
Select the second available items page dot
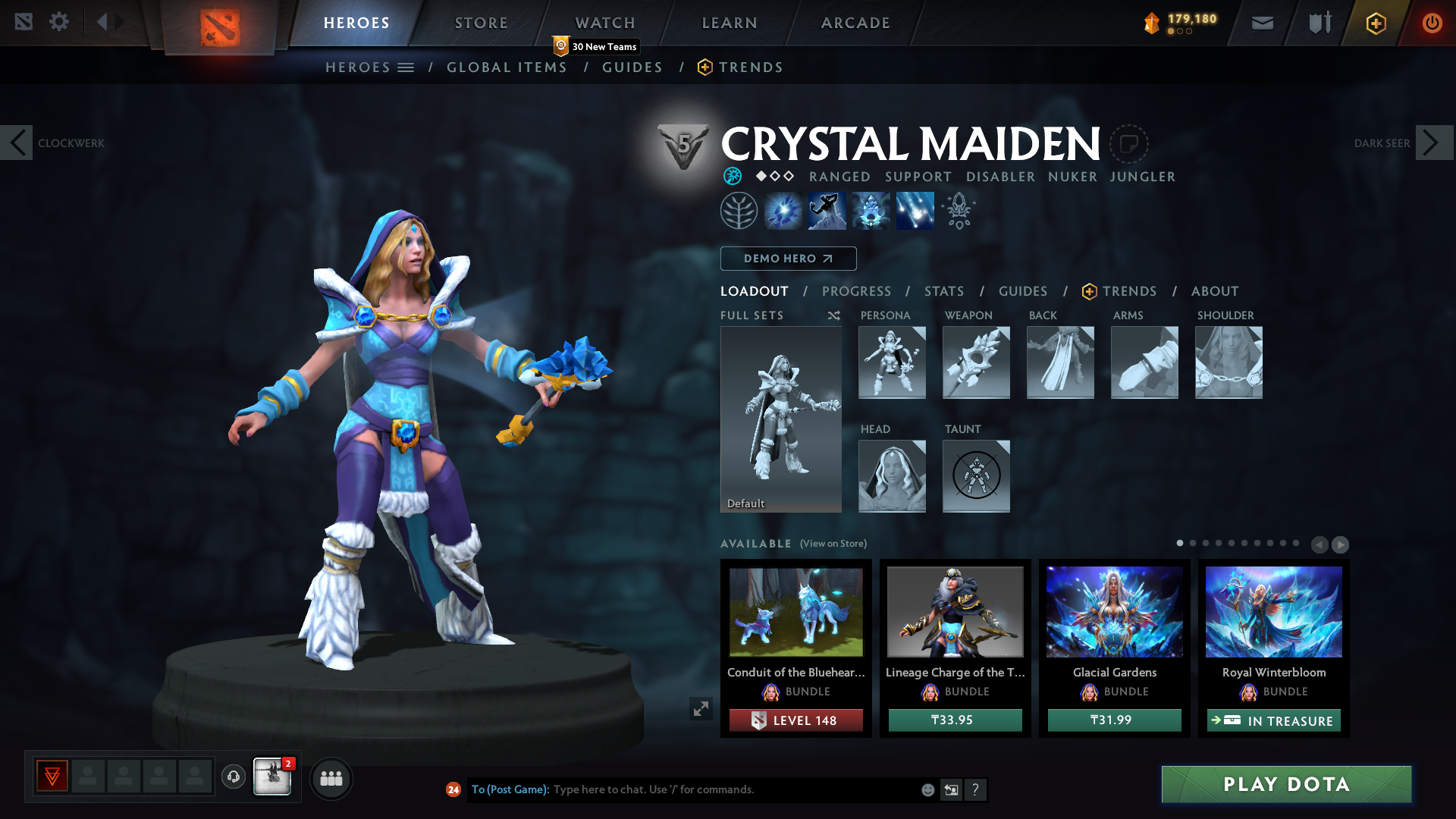(1194, 544)
